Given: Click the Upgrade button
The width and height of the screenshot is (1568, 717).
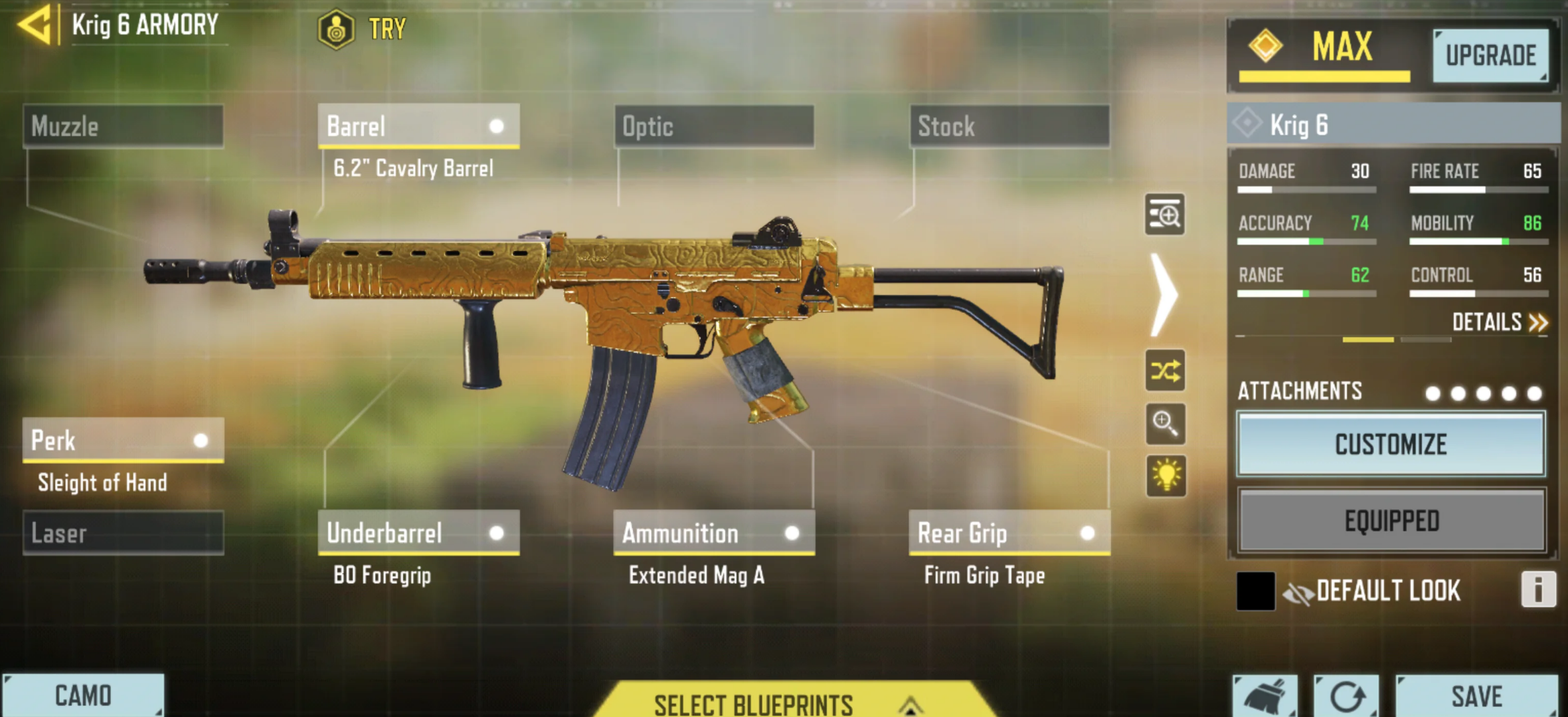Looking at the screenshot, I should click(1490, 56).
